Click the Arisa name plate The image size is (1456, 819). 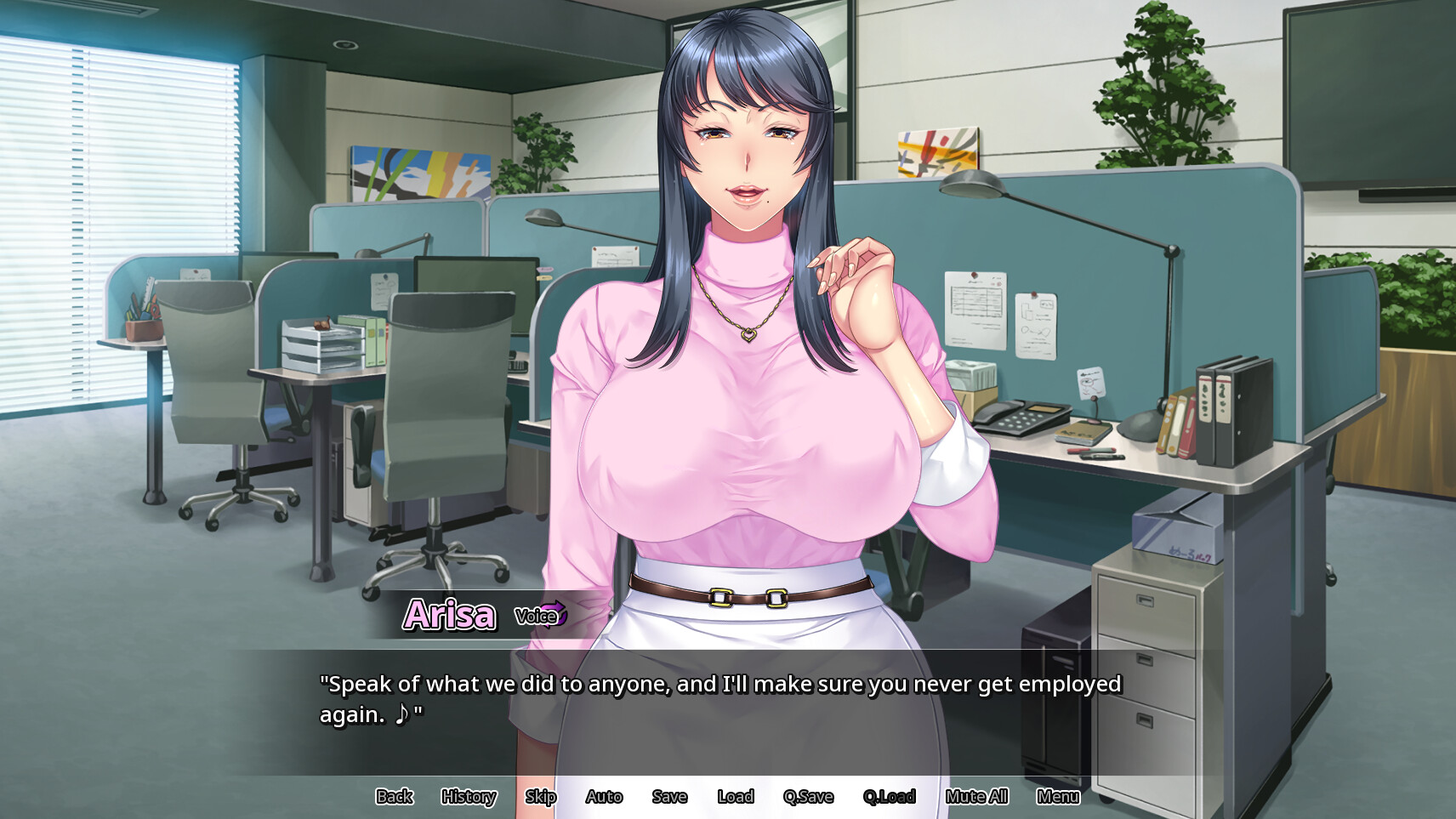(x=451, y=615)
